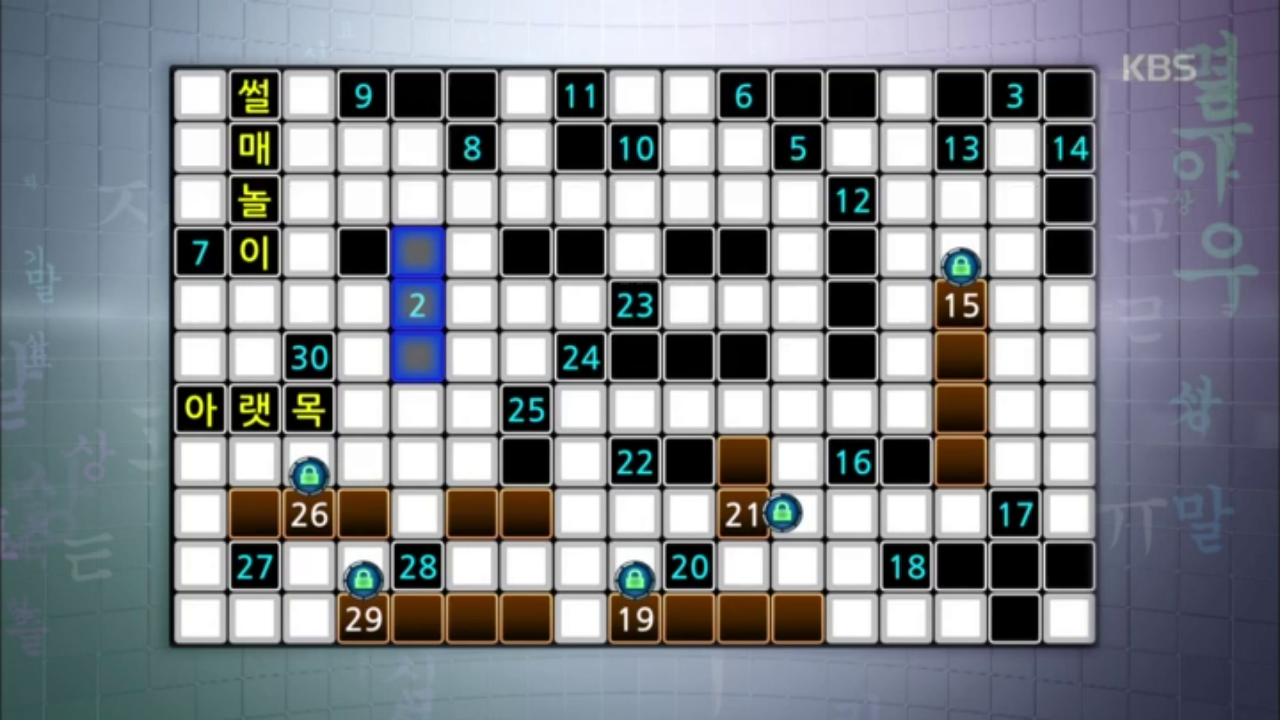Choose clue number 12 on the board
1280x720 pixels.
[852, 201]
